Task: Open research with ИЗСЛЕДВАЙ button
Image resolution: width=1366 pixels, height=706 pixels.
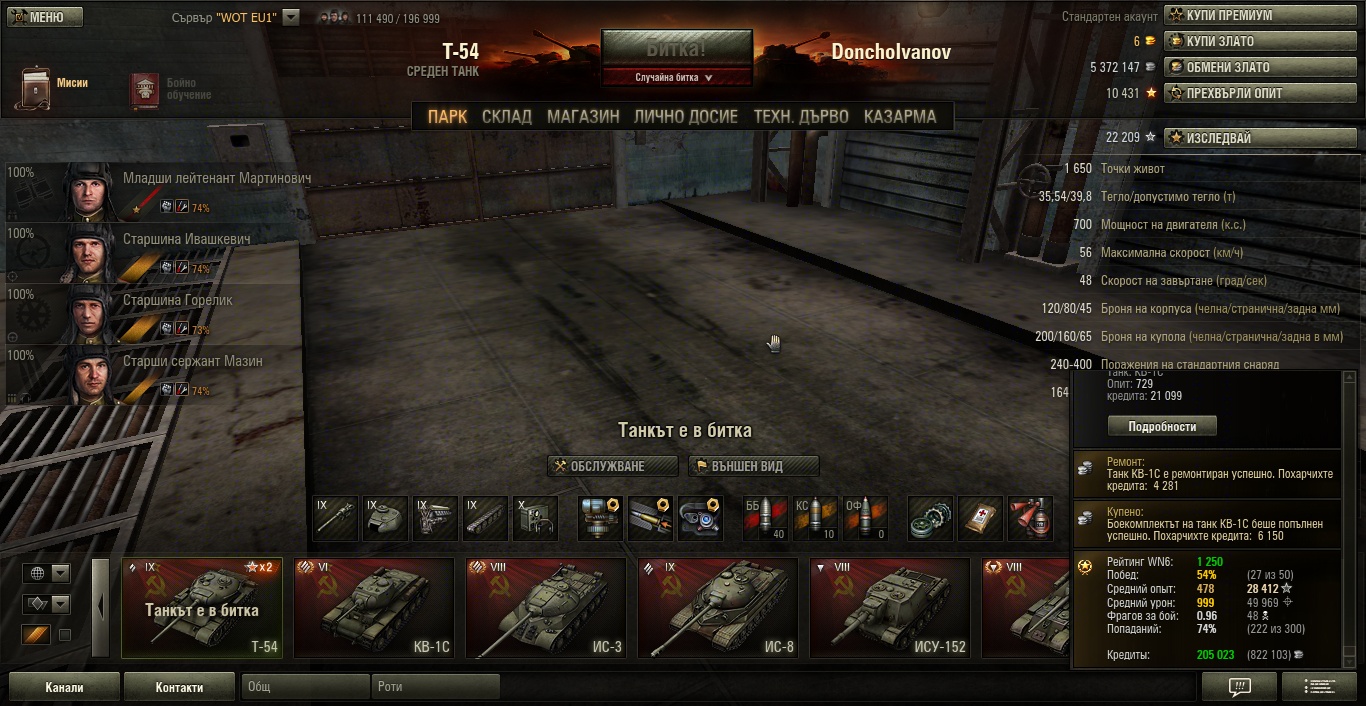Action: point(1258,138)
